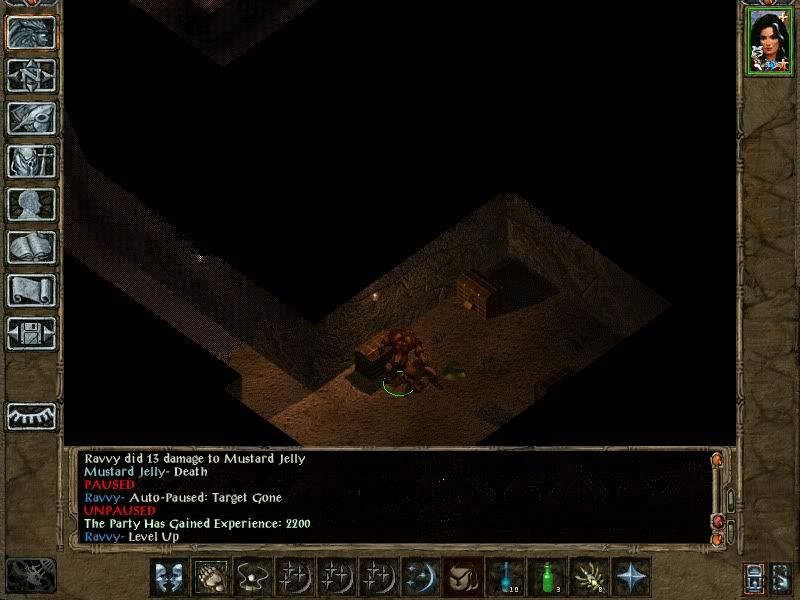Return to game with the top-left sidebar button

click(31, 32)
